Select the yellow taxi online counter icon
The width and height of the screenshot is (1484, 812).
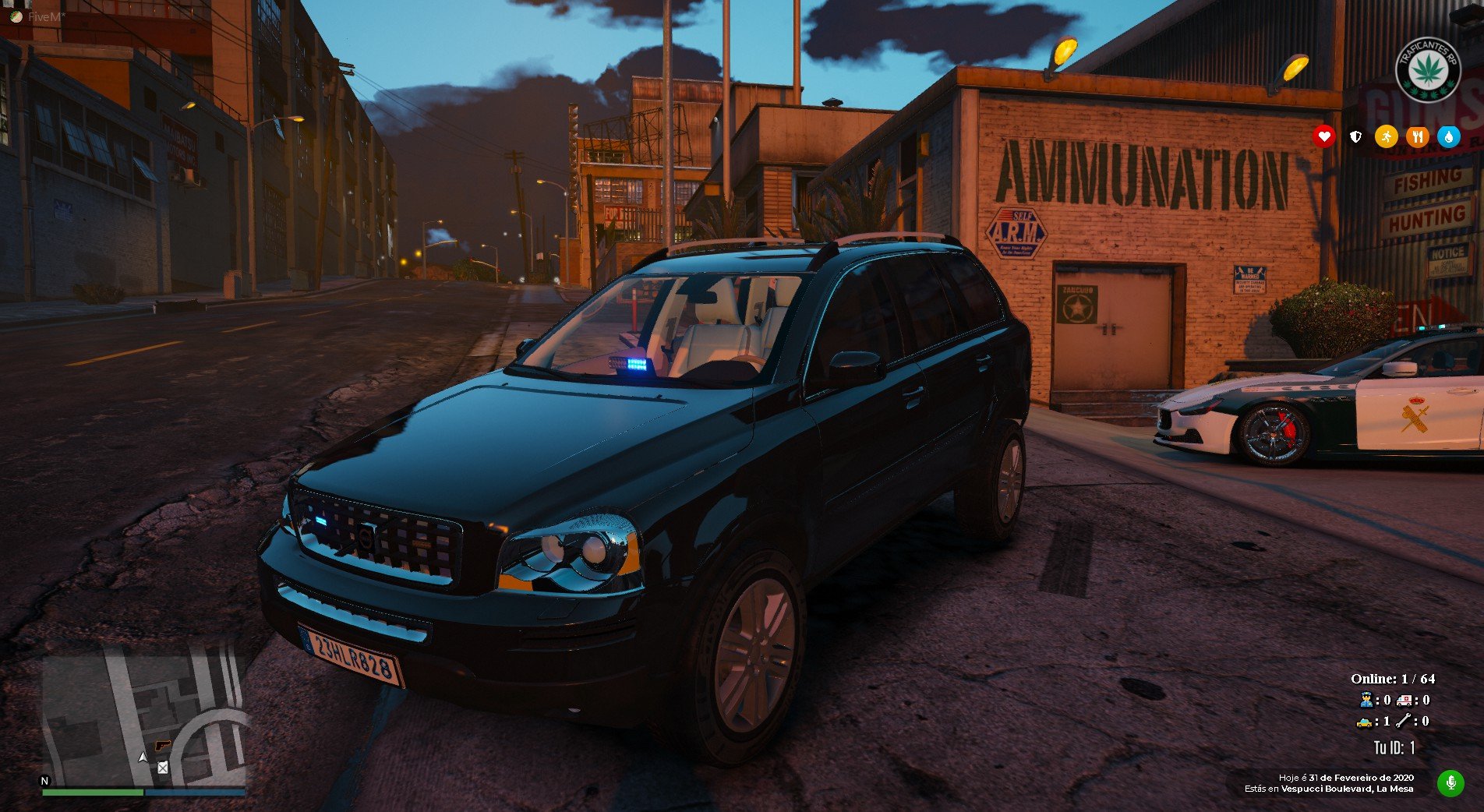pyautogui.click(x=1364, y=722)
